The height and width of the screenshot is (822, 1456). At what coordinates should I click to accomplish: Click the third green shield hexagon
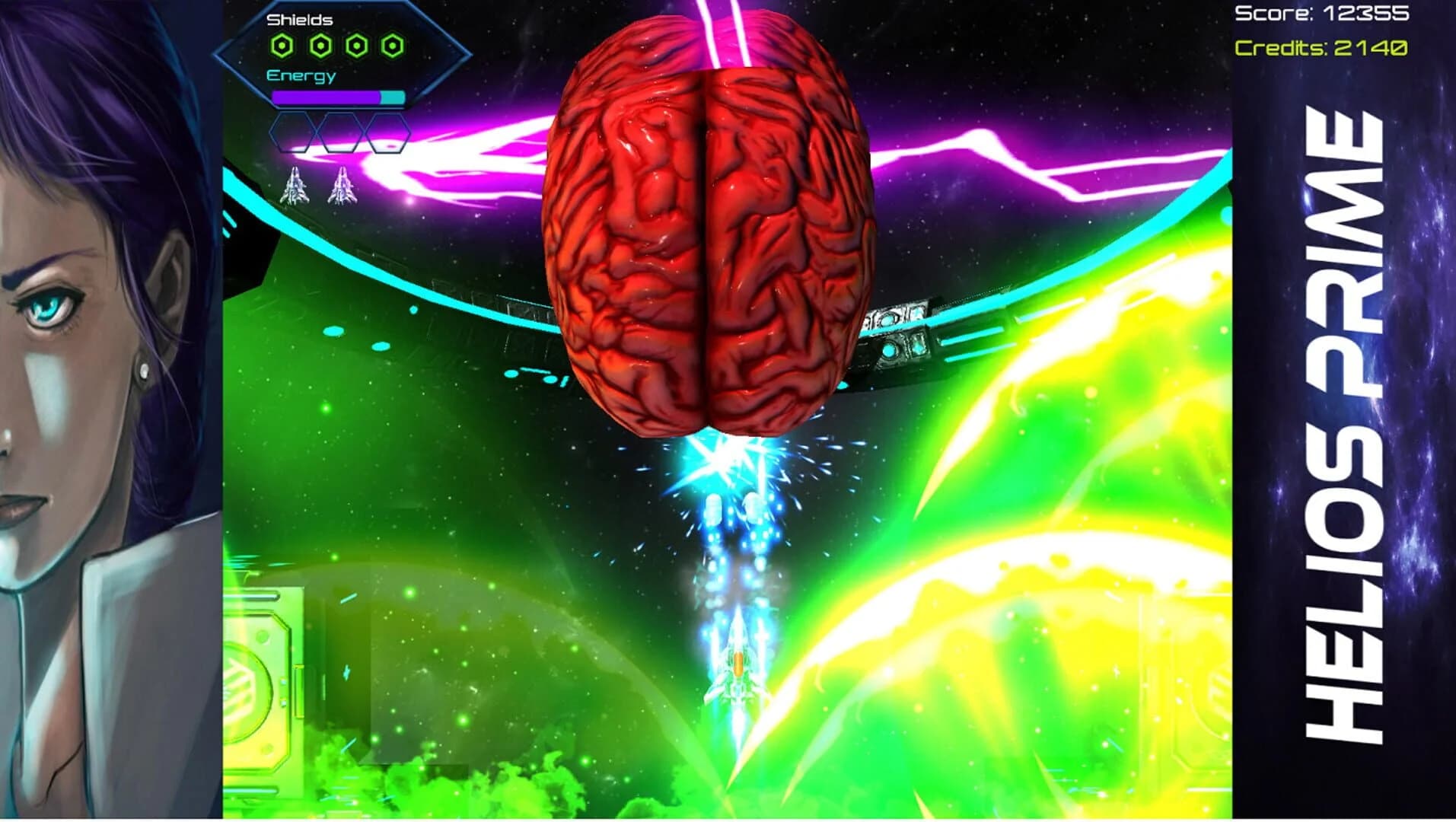(357, 47)
